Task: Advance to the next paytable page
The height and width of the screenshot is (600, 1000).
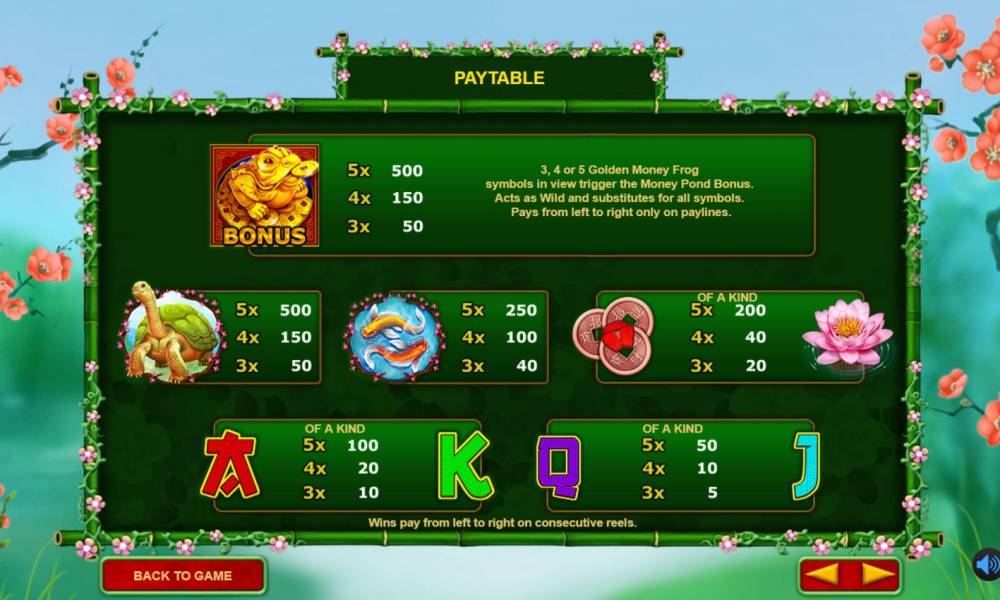Action: point(876,575)
